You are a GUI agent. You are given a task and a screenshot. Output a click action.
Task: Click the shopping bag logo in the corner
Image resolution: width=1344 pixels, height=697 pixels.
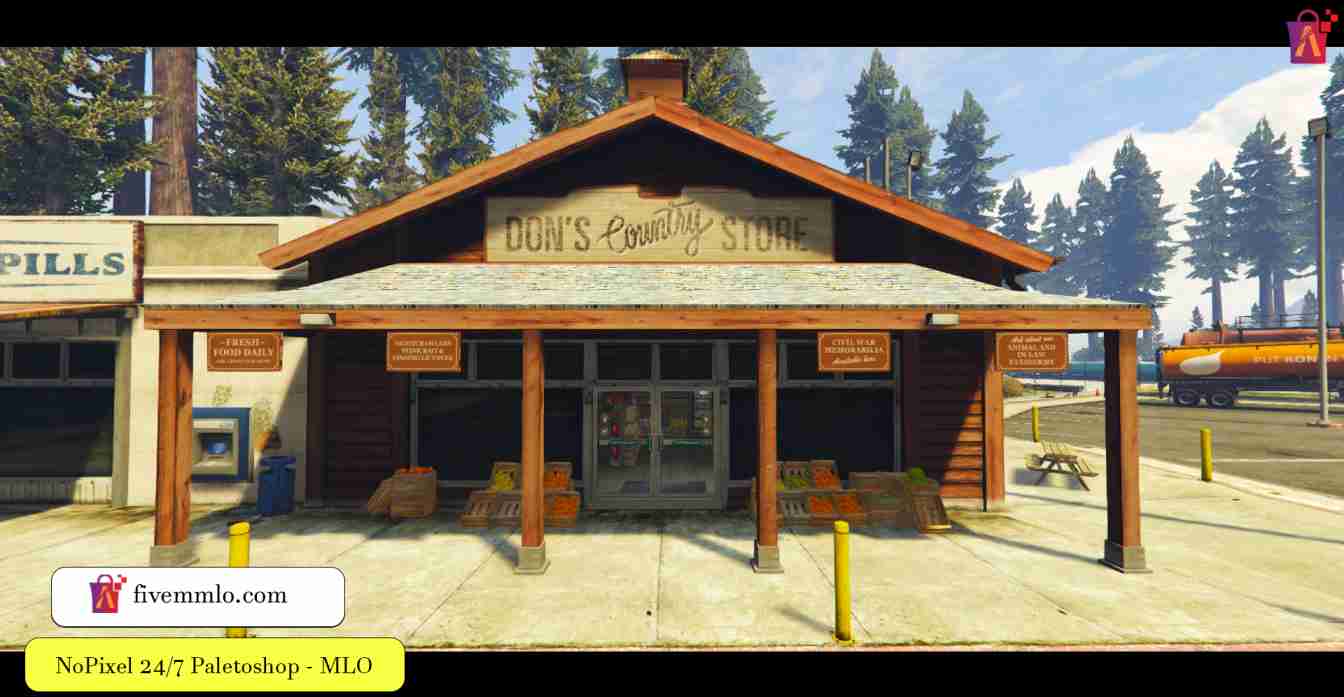point(1310,37)
